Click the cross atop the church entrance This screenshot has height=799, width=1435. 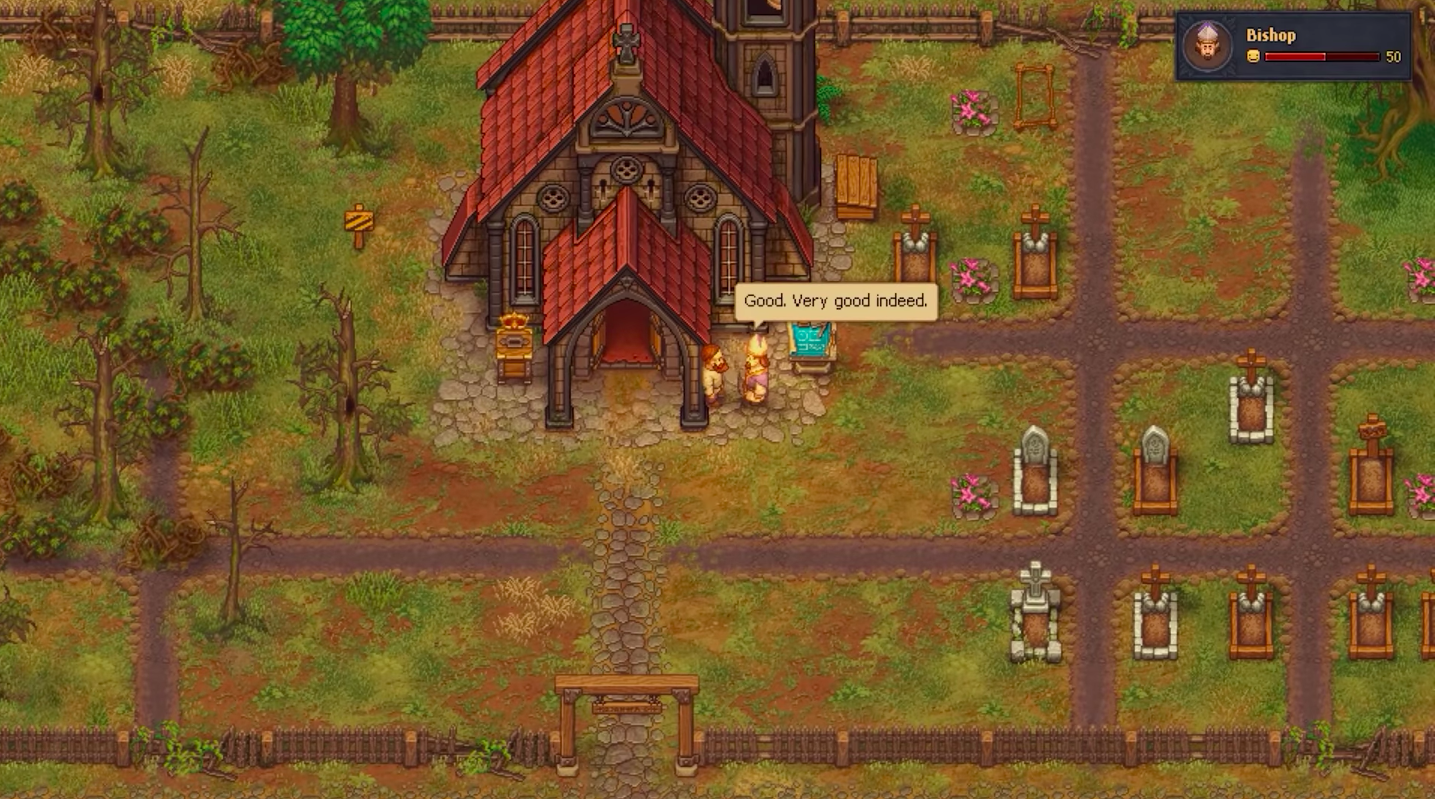click(x=625, y=42)
